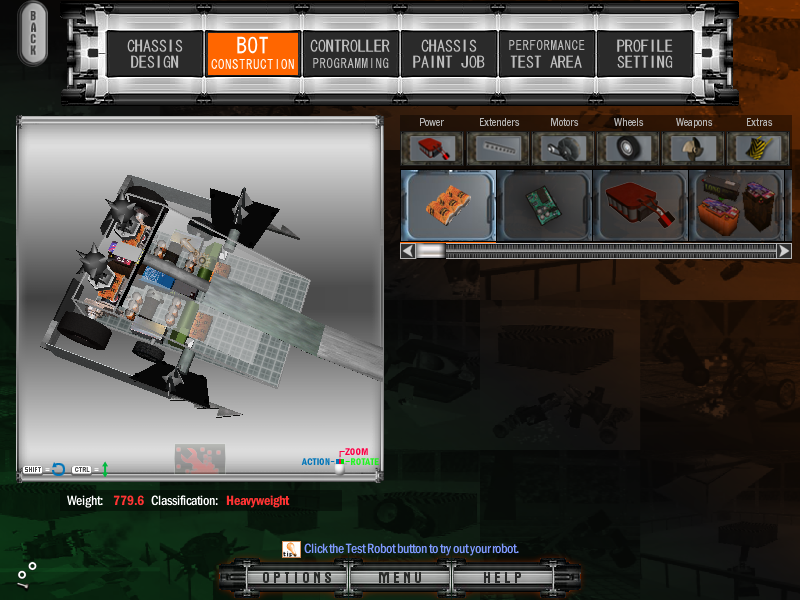Viewport: 800px width, 600px height.
Task: View the Extras parts category
Action: click(x=759, y=148)
